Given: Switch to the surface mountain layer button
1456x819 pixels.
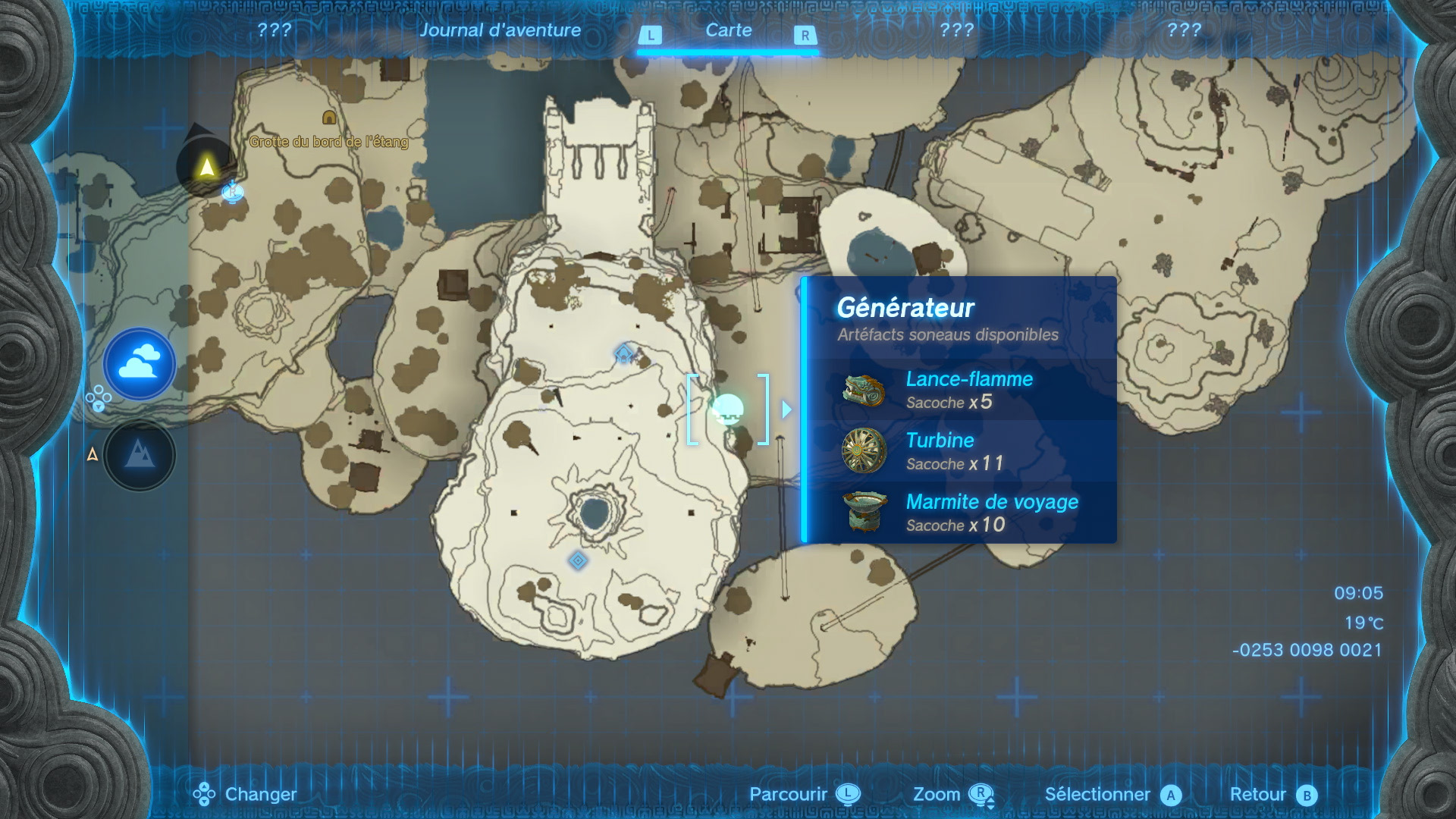Looking at the screenshot, I should 140,455.
